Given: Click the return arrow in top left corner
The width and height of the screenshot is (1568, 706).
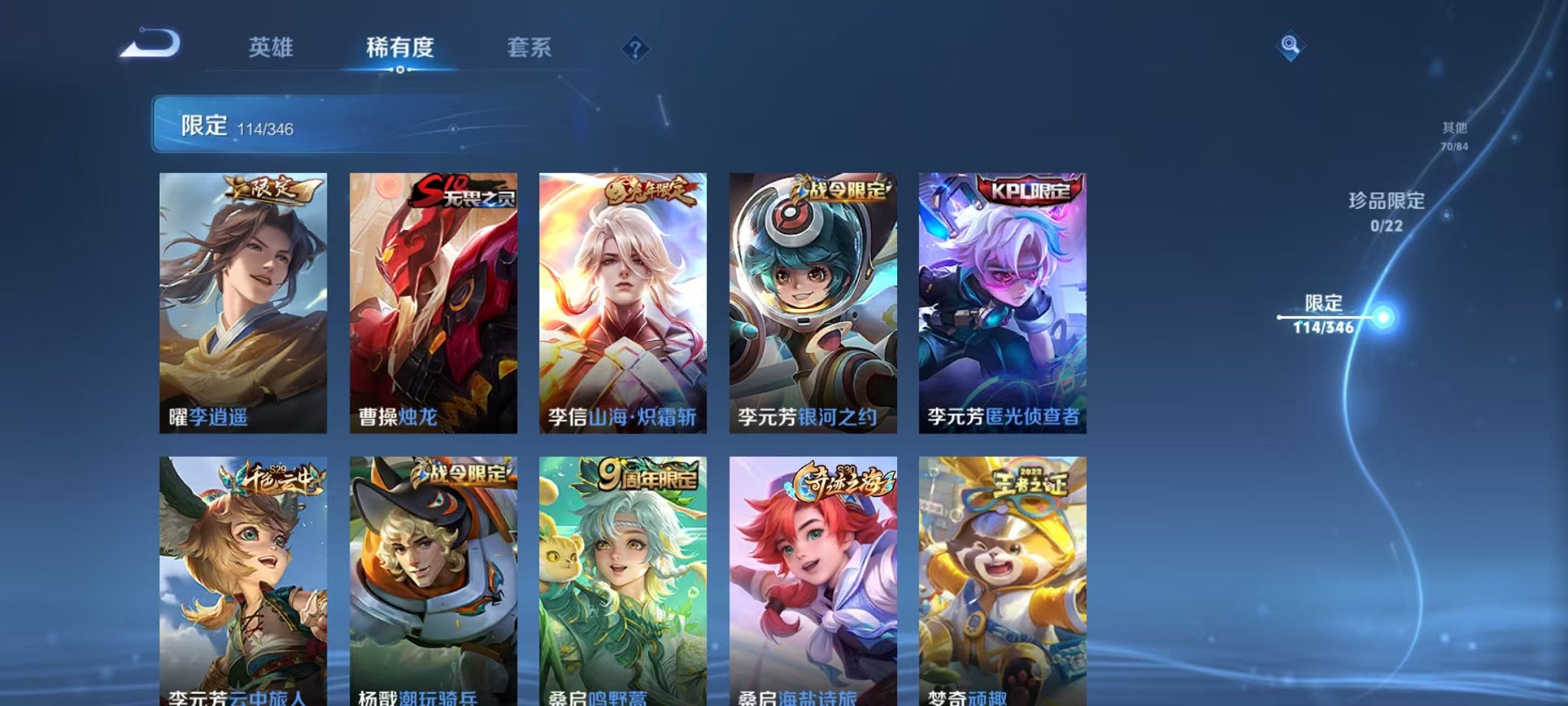Looking at the screenshot, I should pos(150,48).
